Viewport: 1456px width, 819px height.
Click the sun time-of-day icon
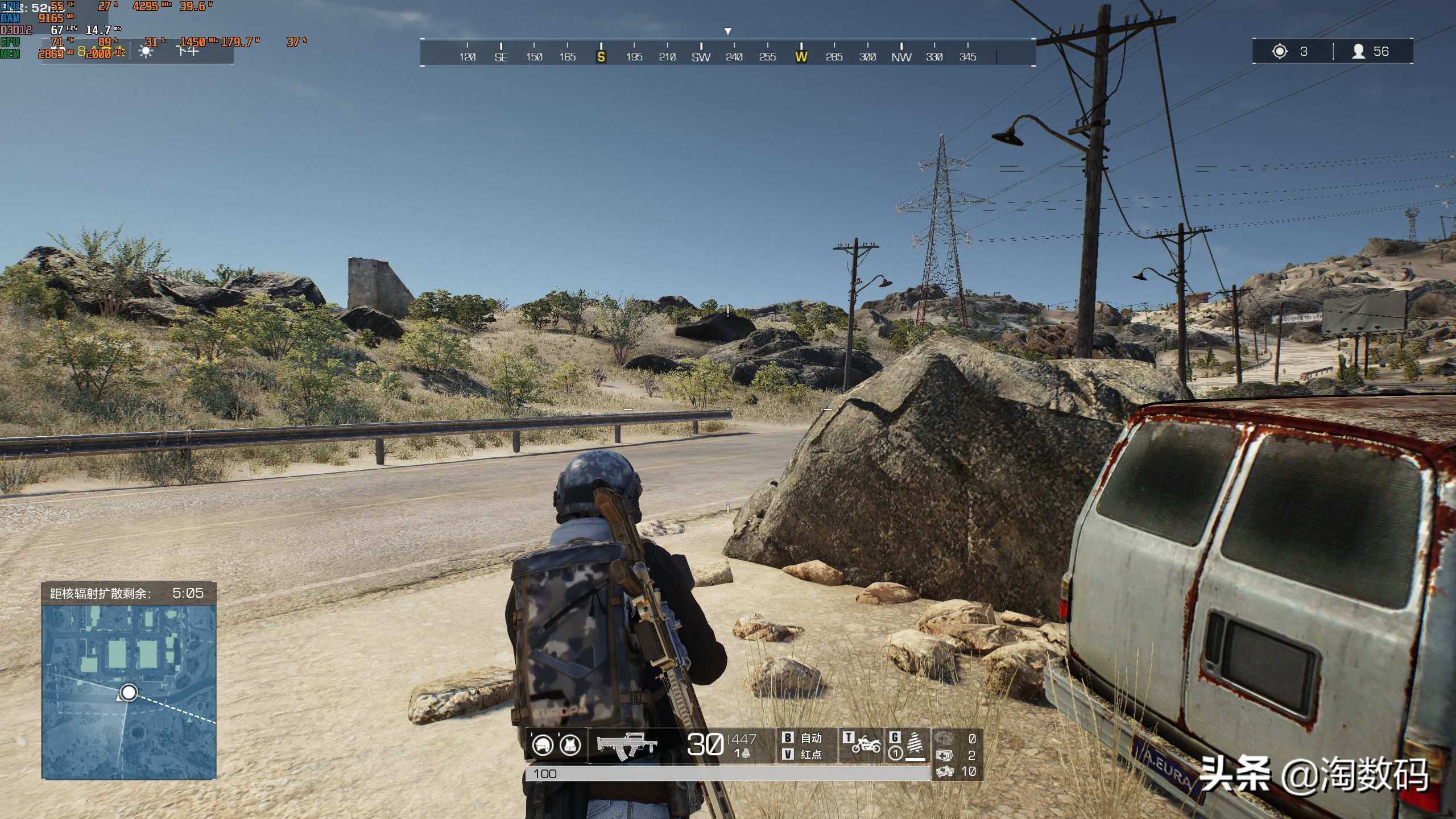tap(146, 52)
